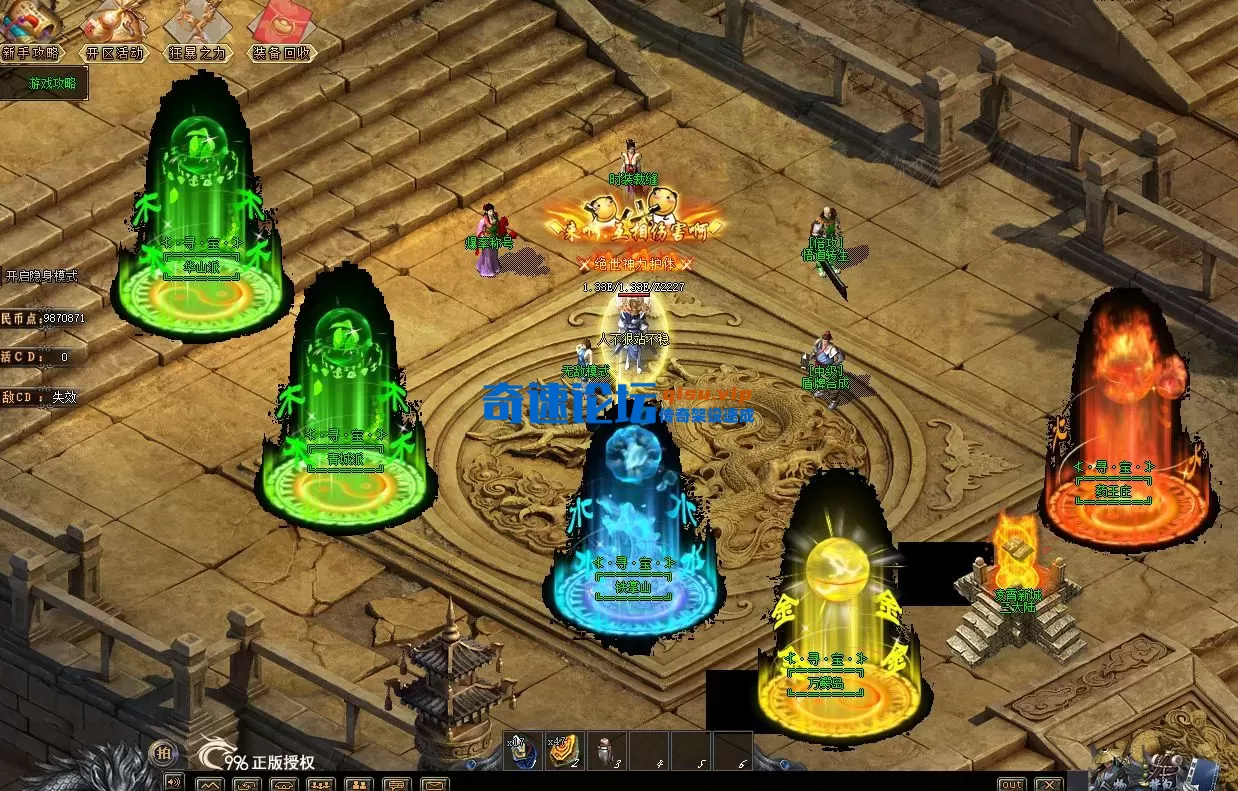Open the three-person group button in the bottom bar
Viewport: 1238px width, 791px height.
322,784
